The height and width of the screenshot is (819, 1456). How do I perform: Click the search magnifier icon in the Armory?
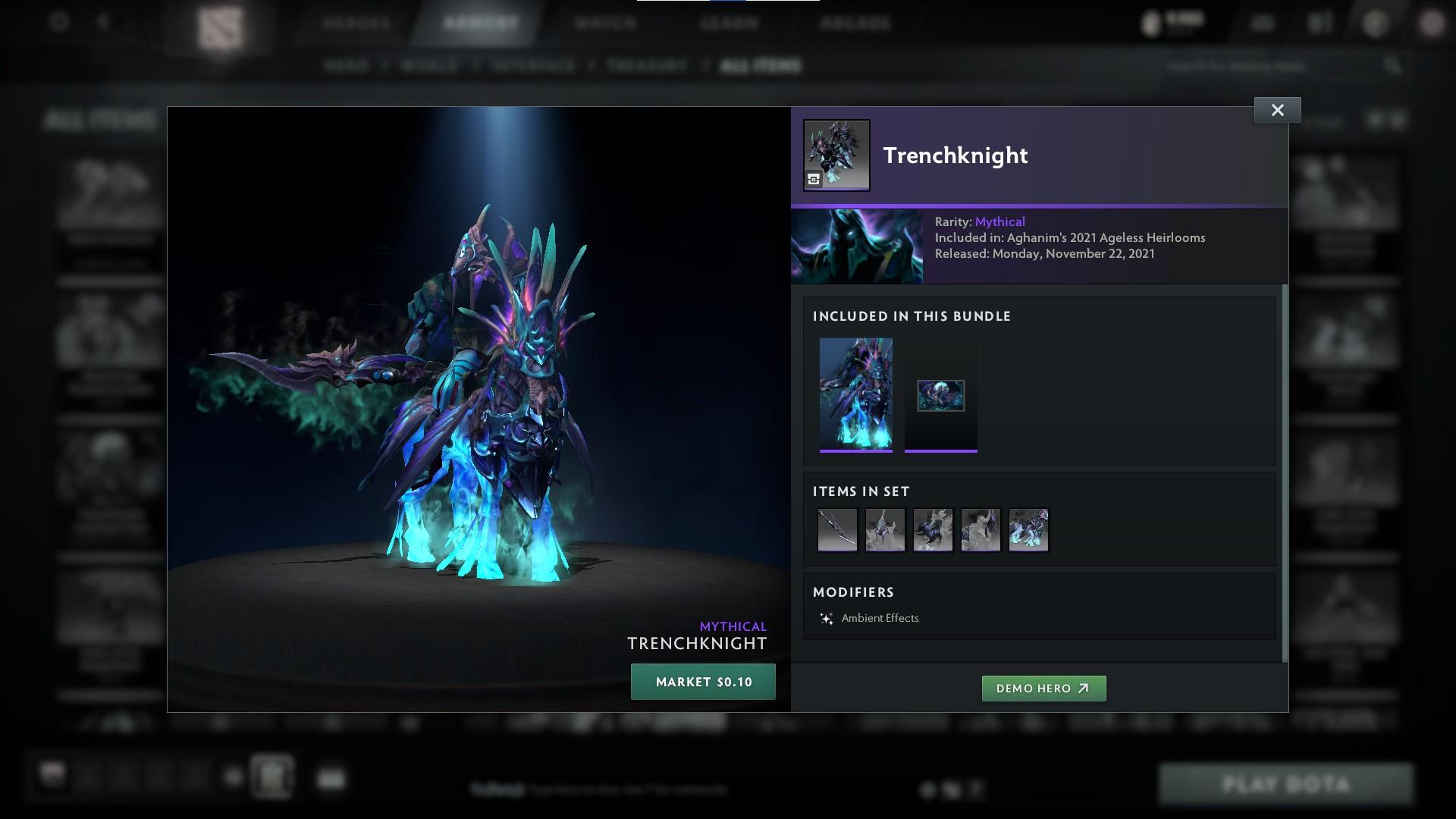click(x=1394, y=66)
